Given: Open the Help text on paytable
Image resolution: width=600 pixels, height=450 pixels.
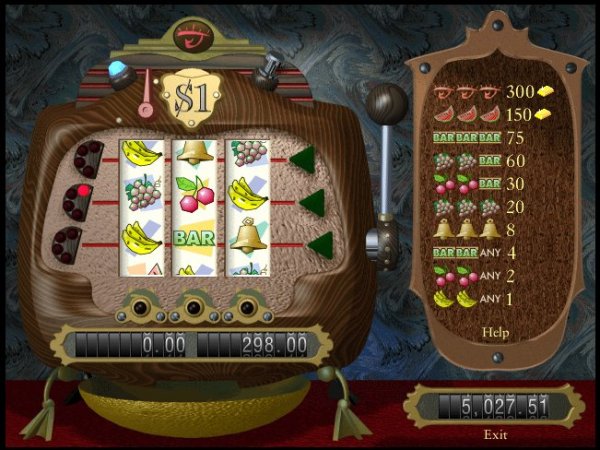Looking at the screenshot, I should pos(495,331).
